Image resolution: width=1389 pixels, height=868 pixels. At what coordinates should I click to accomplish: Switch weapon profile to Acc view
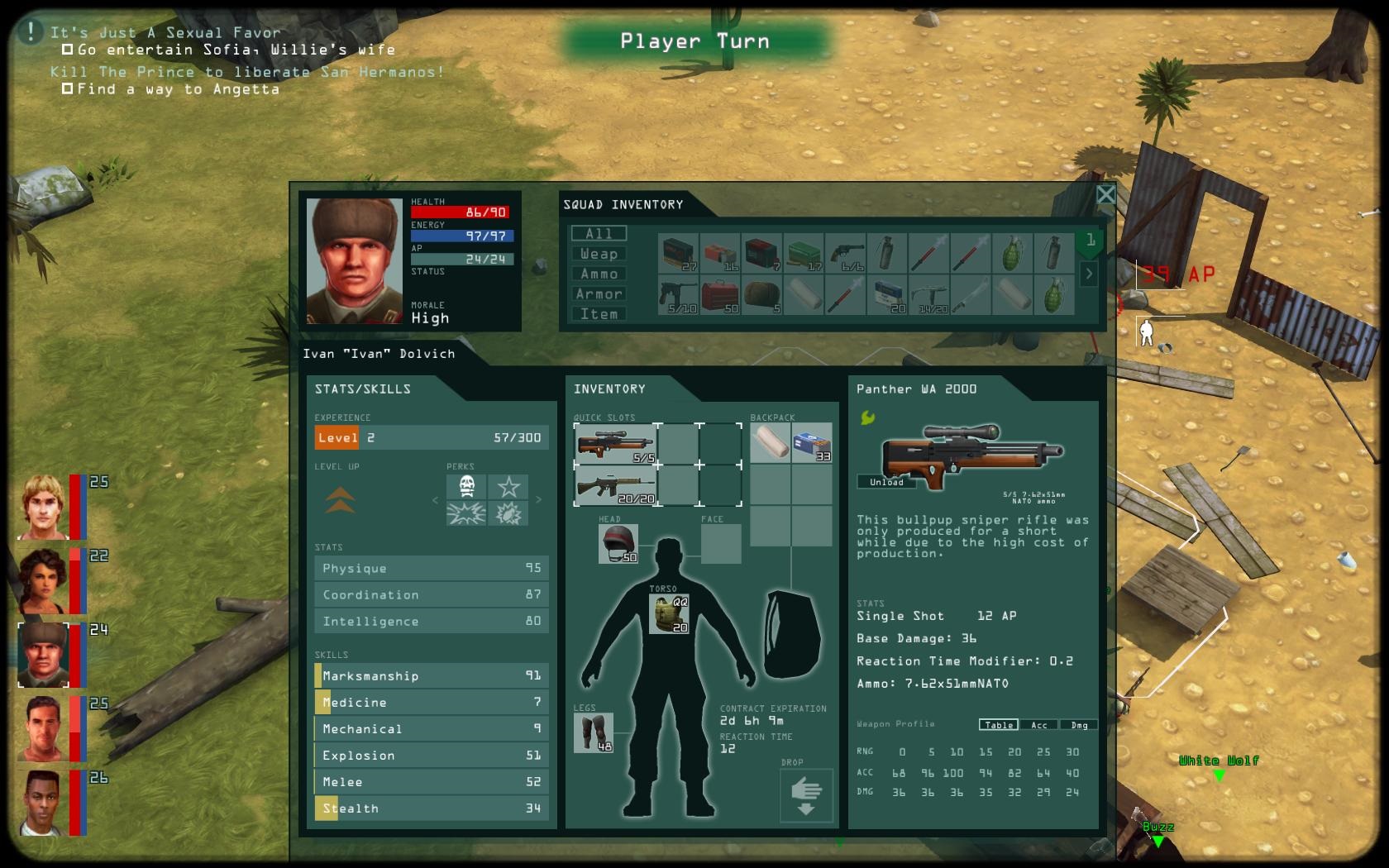[x=1038, y=725]
